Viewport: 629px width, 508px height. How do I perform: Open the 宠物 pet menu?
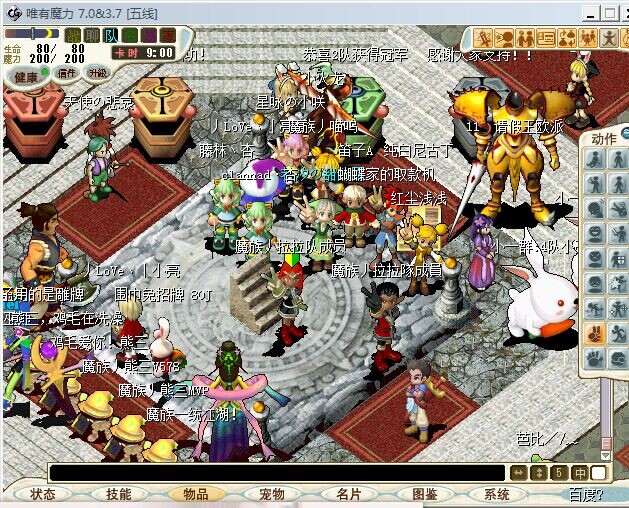tap(272, 494)
